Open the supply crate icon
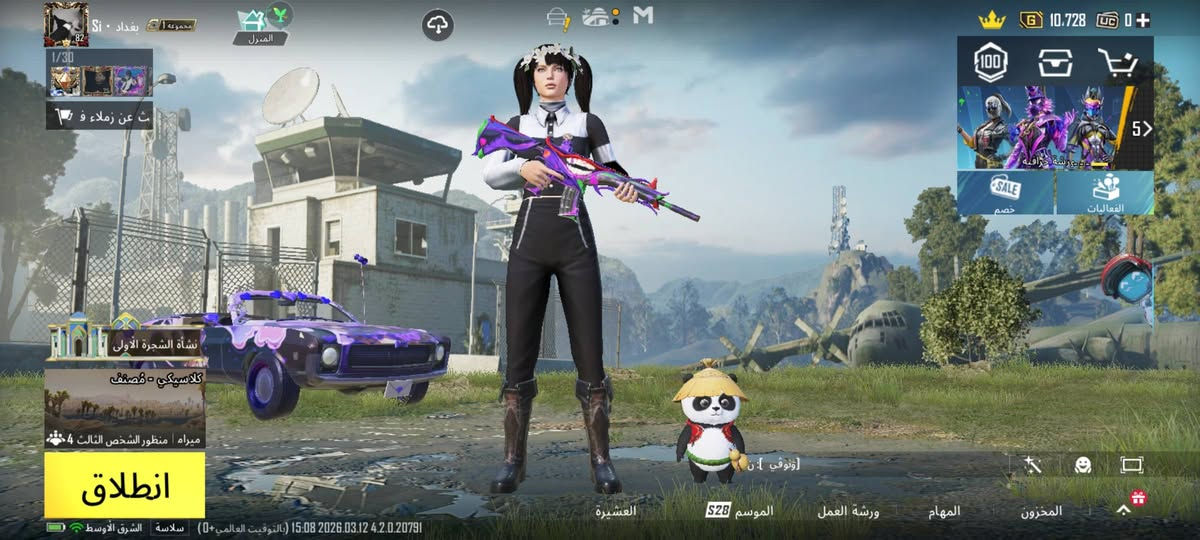The height and width of the screenshot is (540, 1200). [1055, 64]
